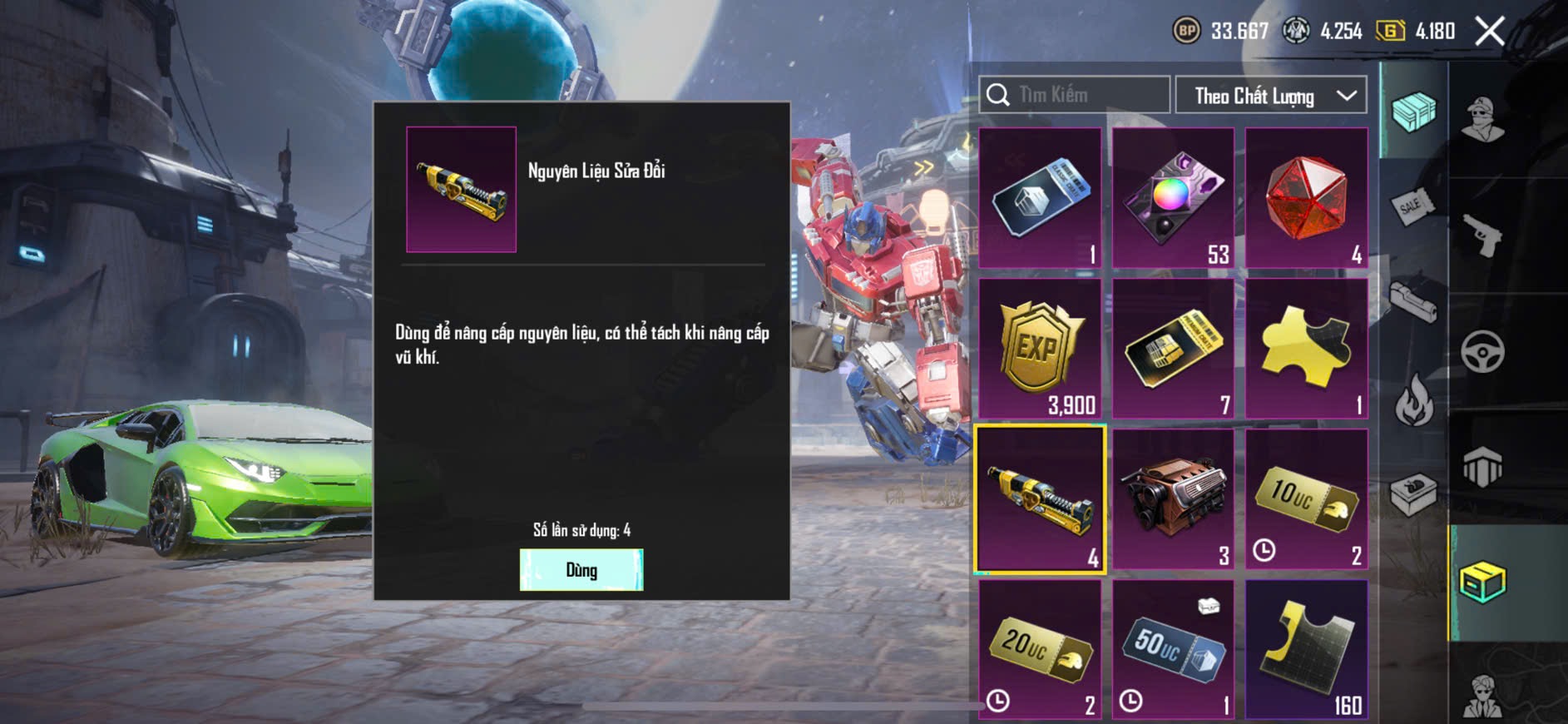Select the car engine item slot
The height and width of the screenshot is (724, 1568).
click(1173, 499)
